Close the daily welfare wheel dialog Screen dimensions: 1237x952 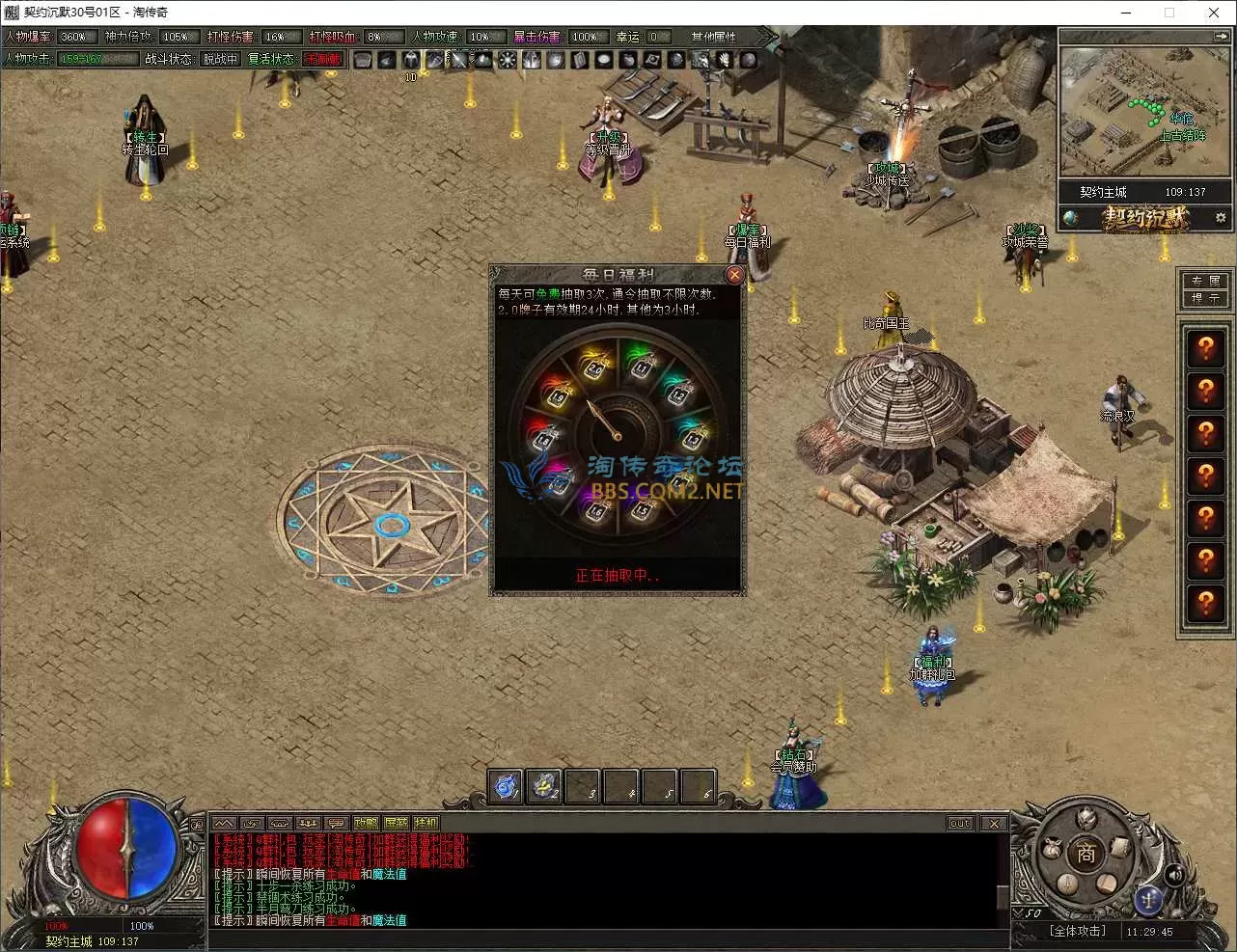(734, 275)
